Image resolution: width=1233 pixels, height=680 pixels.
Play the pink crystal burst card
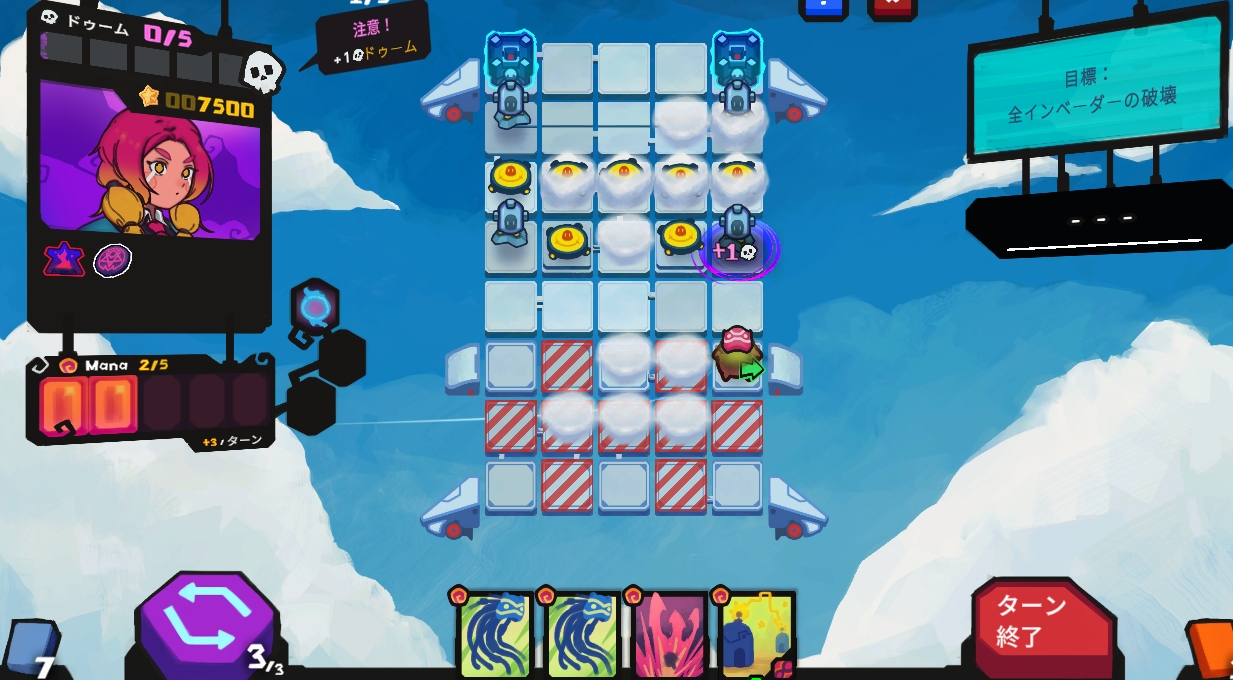tap(670, 634)
